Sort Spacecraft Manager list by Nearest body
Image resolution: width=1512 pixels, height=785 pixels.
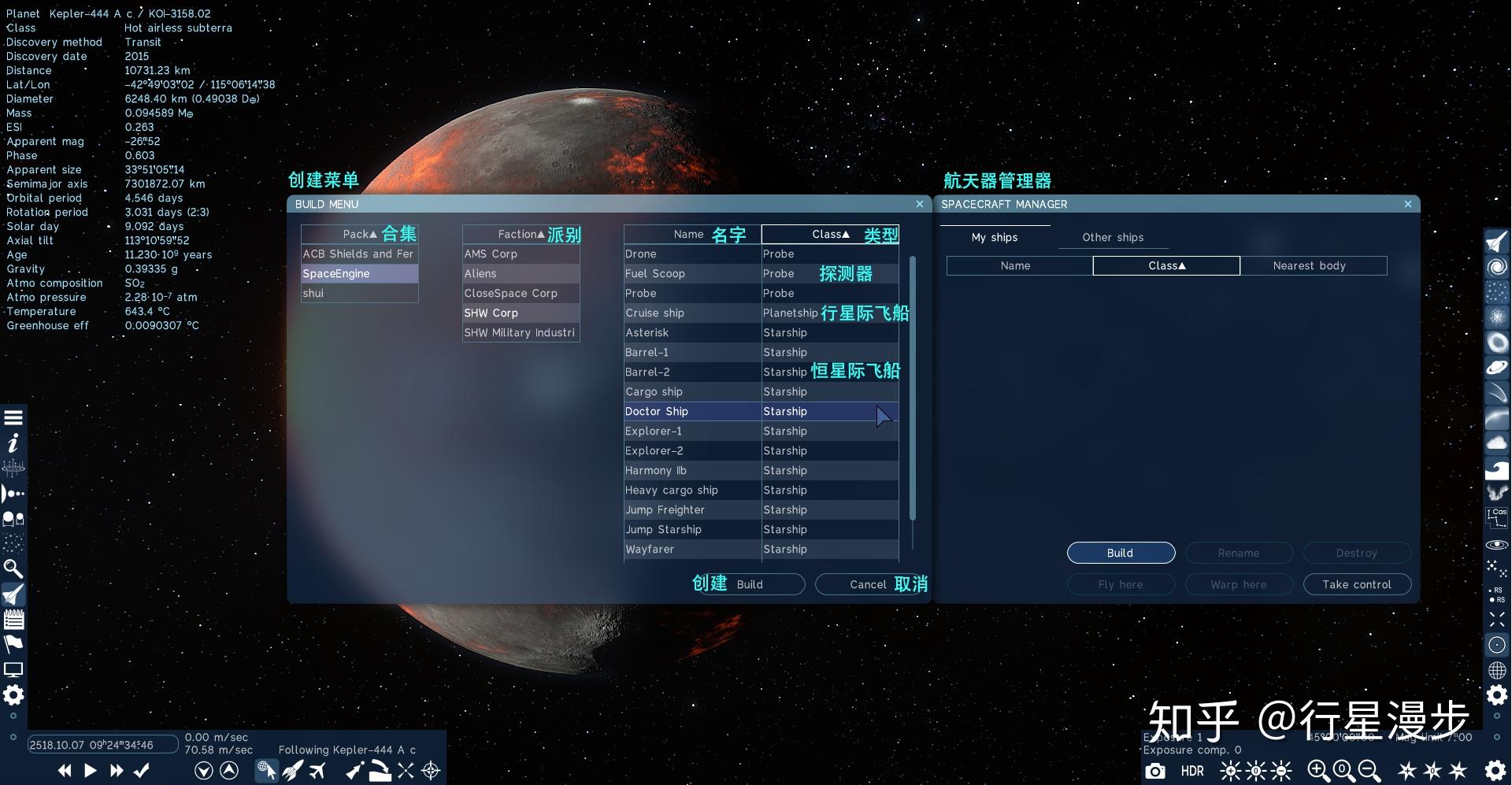pyautogui.click(x=1310, y=265)
